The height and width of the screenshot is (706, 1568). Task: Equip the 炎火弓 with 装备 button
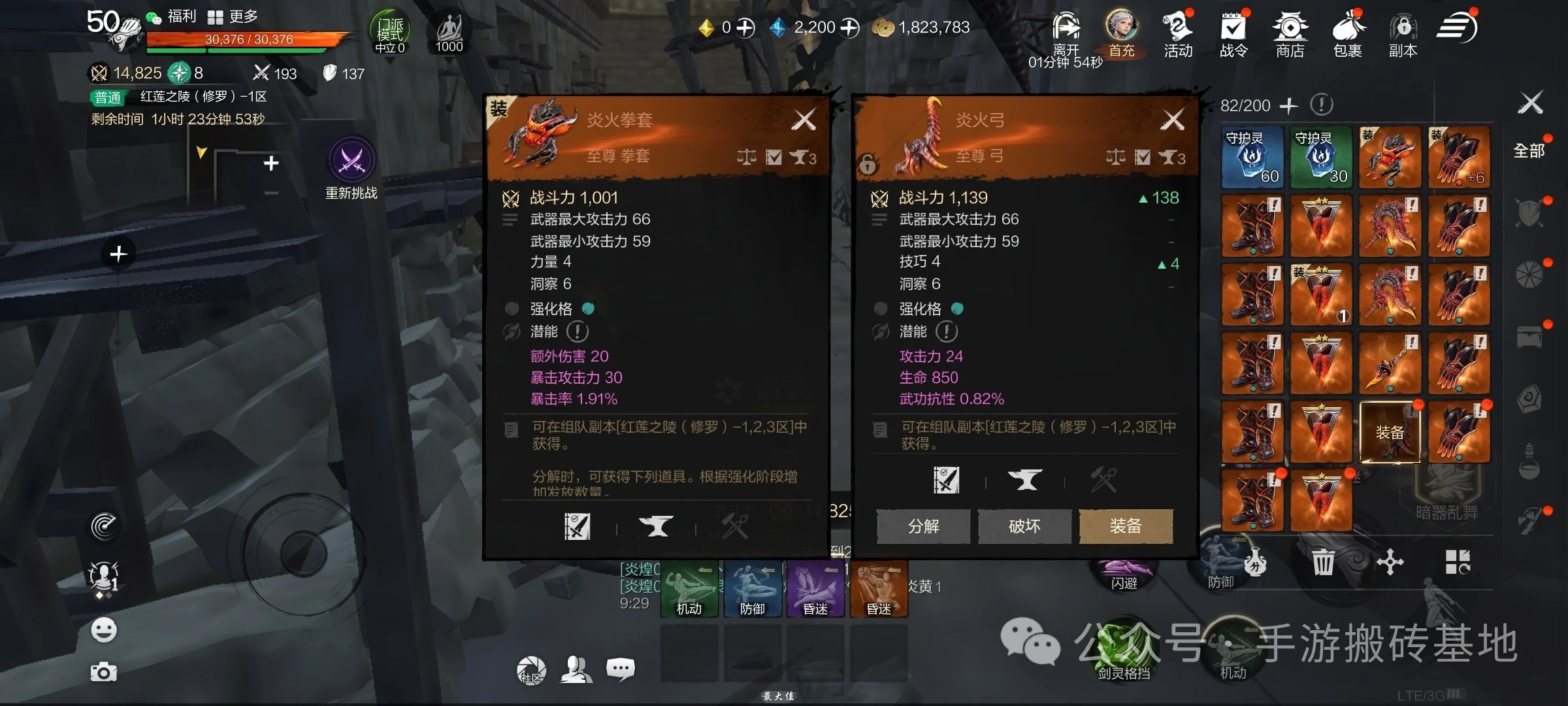click(1126, 526)
